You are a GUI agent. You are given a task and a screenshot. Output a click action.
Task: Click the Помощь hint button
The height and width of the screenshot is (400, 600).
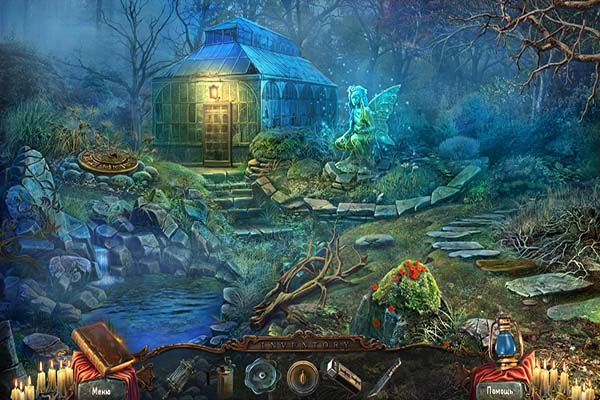(x=498, y=390)
